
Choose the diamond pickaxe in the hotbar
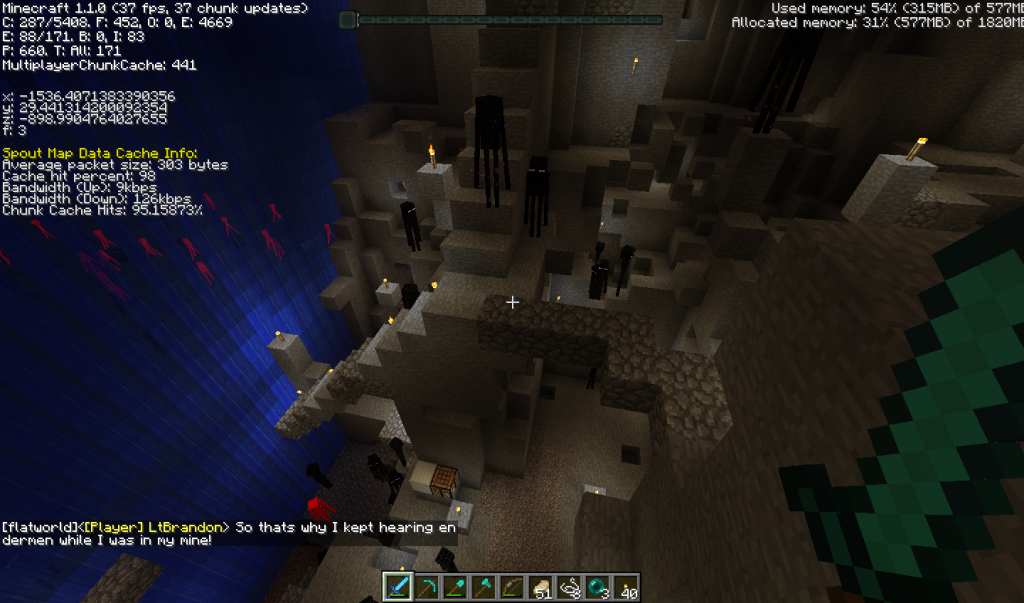(427, 587)
